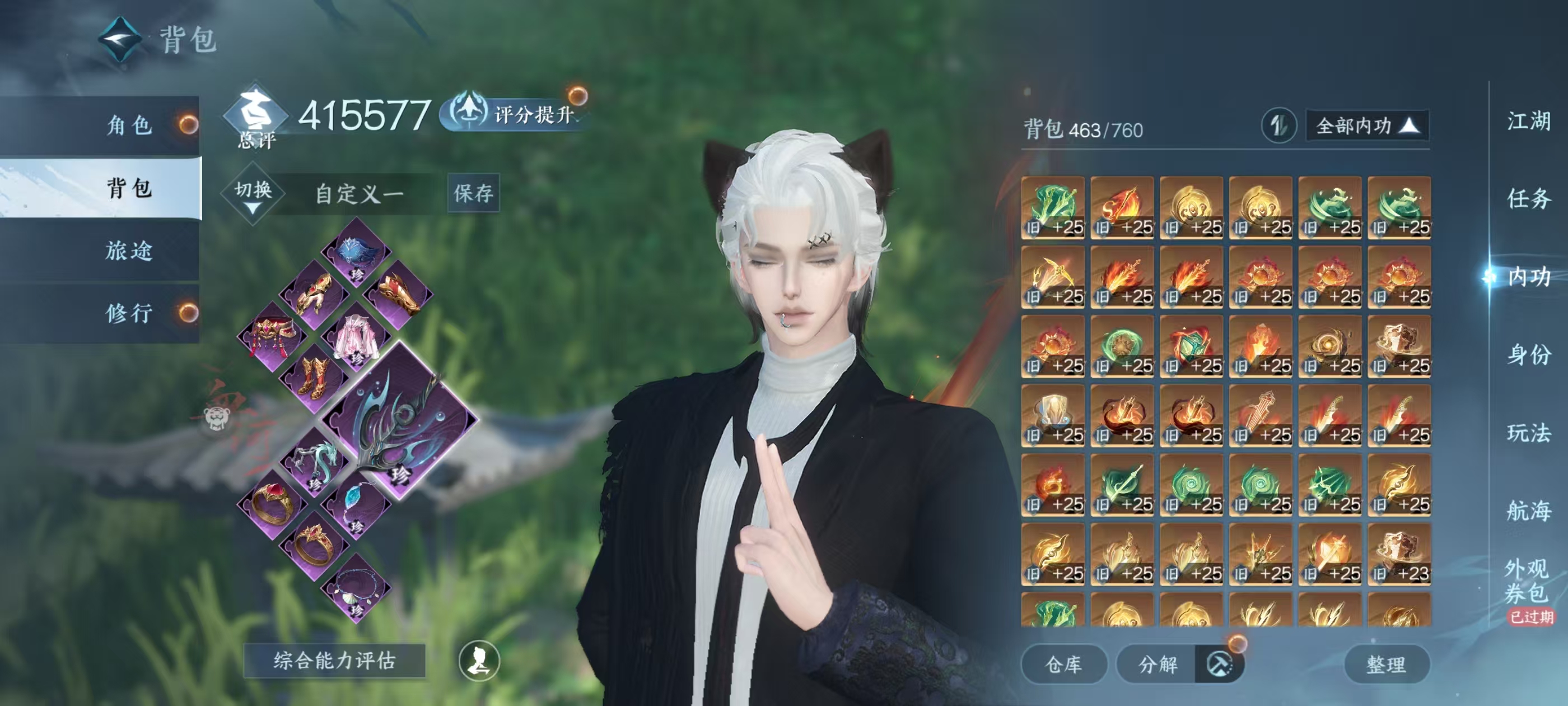
Task: Toggle the sort order button beside 全部内功
Action: (x=1278, y=126)
